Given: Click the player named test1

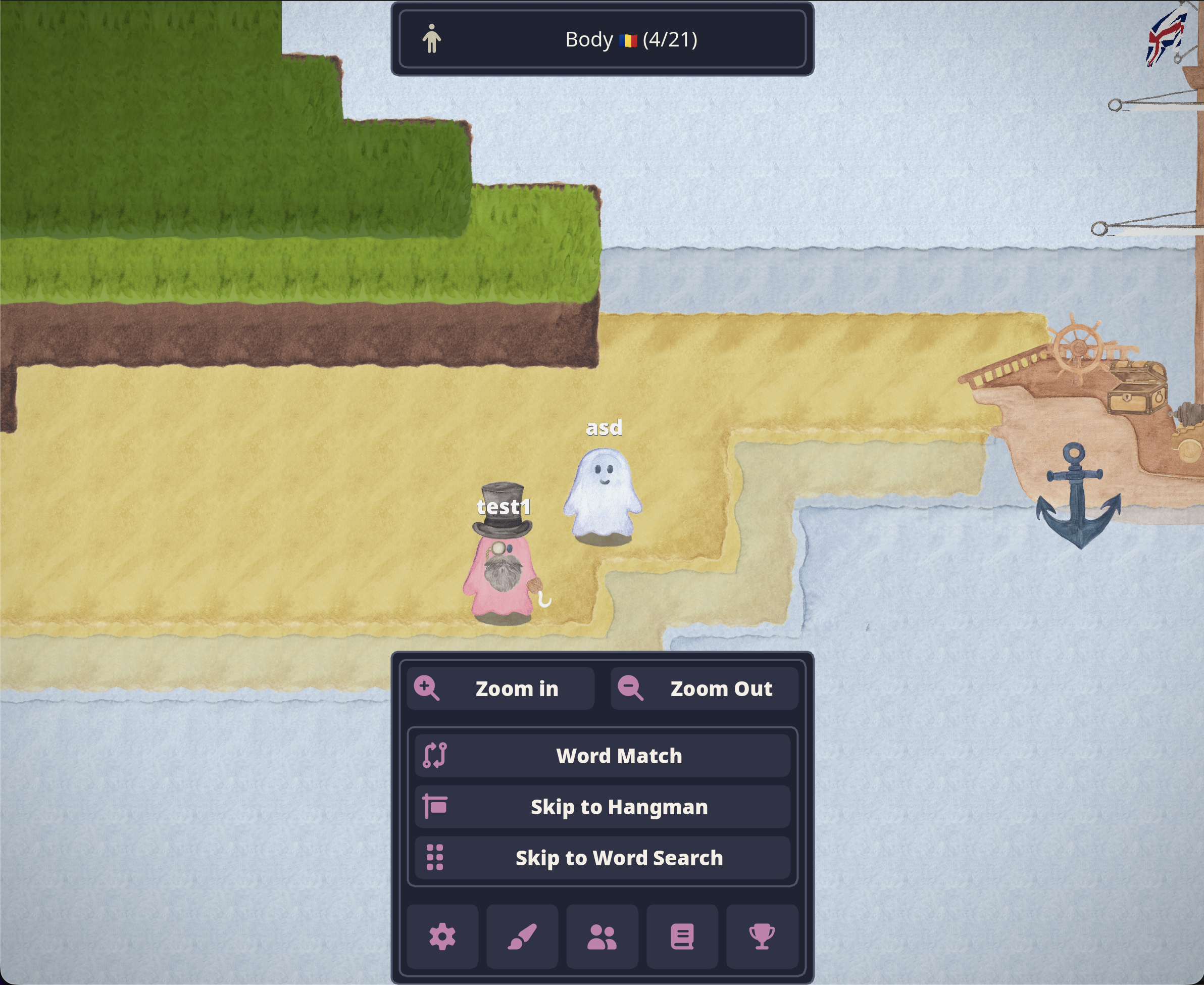Looking at the screenshot, I should click(x=501, y=570).
